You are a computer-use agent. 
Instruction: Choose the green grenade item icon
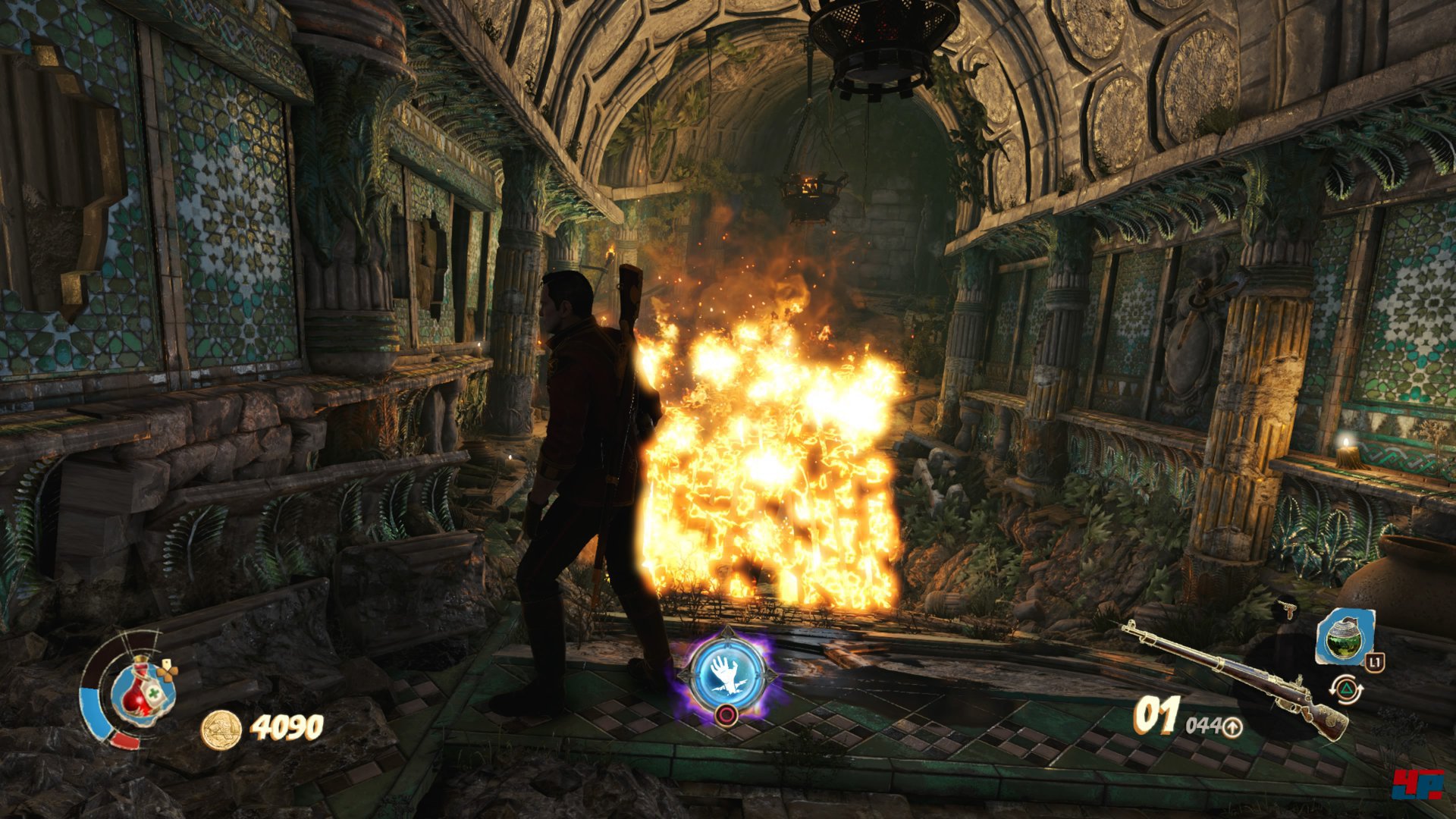[x=1344, y=635]
